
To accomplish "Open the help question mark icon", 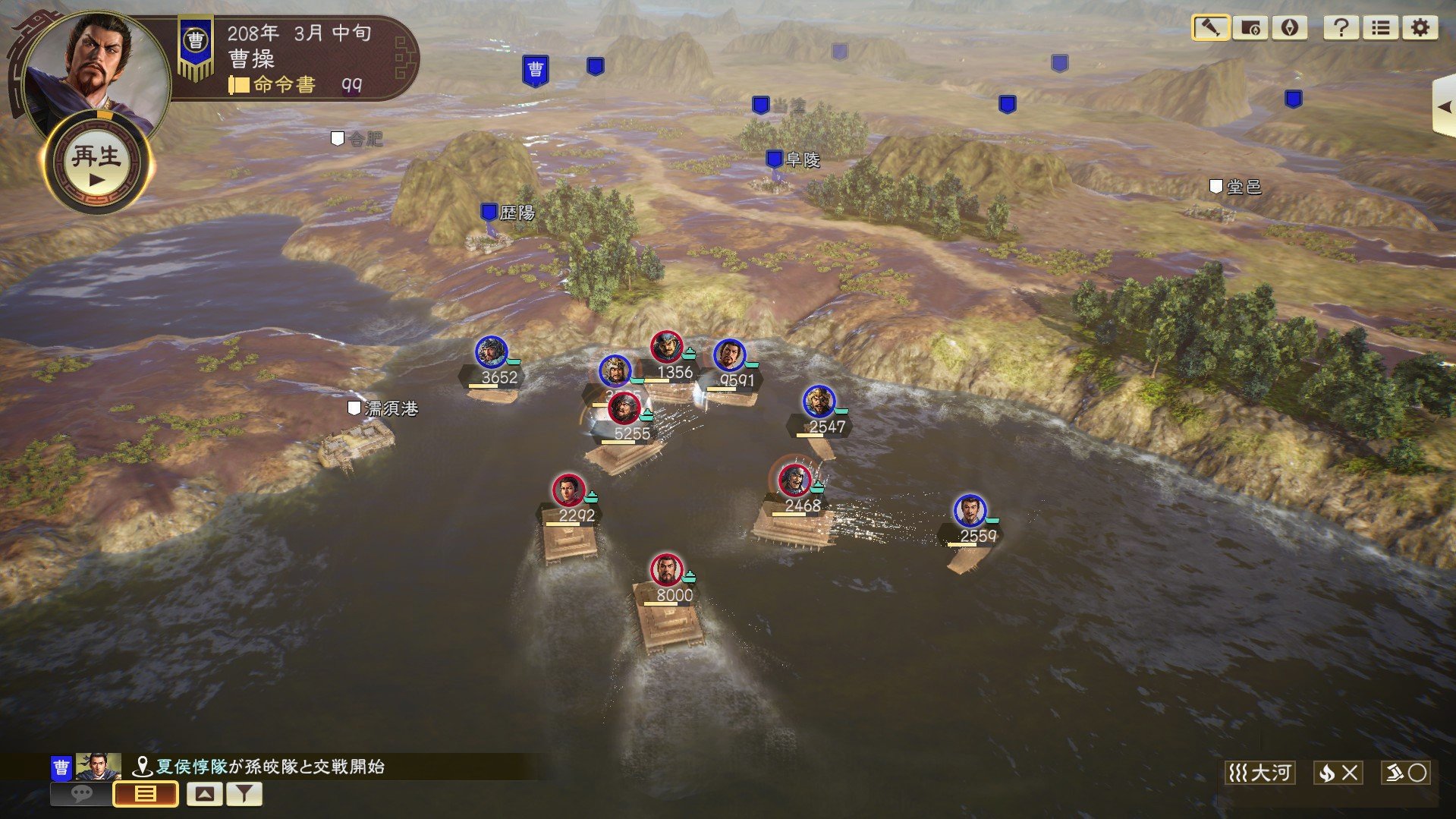I will click(1341, 28).
